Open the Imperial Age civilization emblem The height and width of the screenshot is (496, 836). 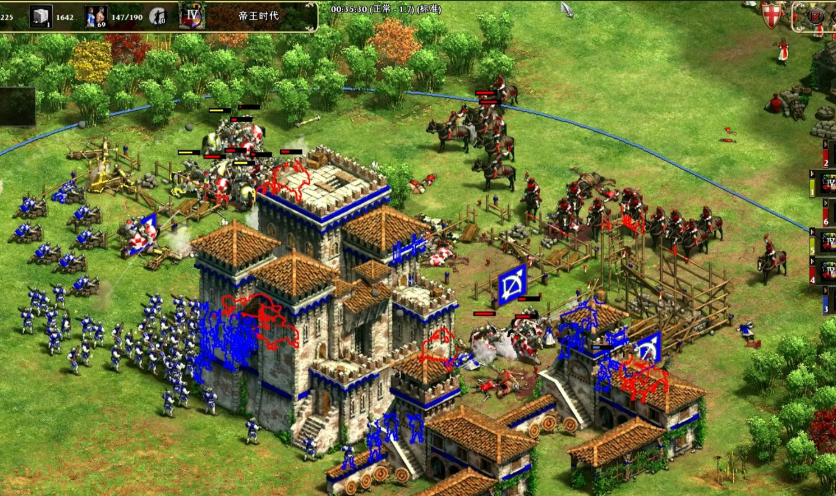[x=193, y=15]
